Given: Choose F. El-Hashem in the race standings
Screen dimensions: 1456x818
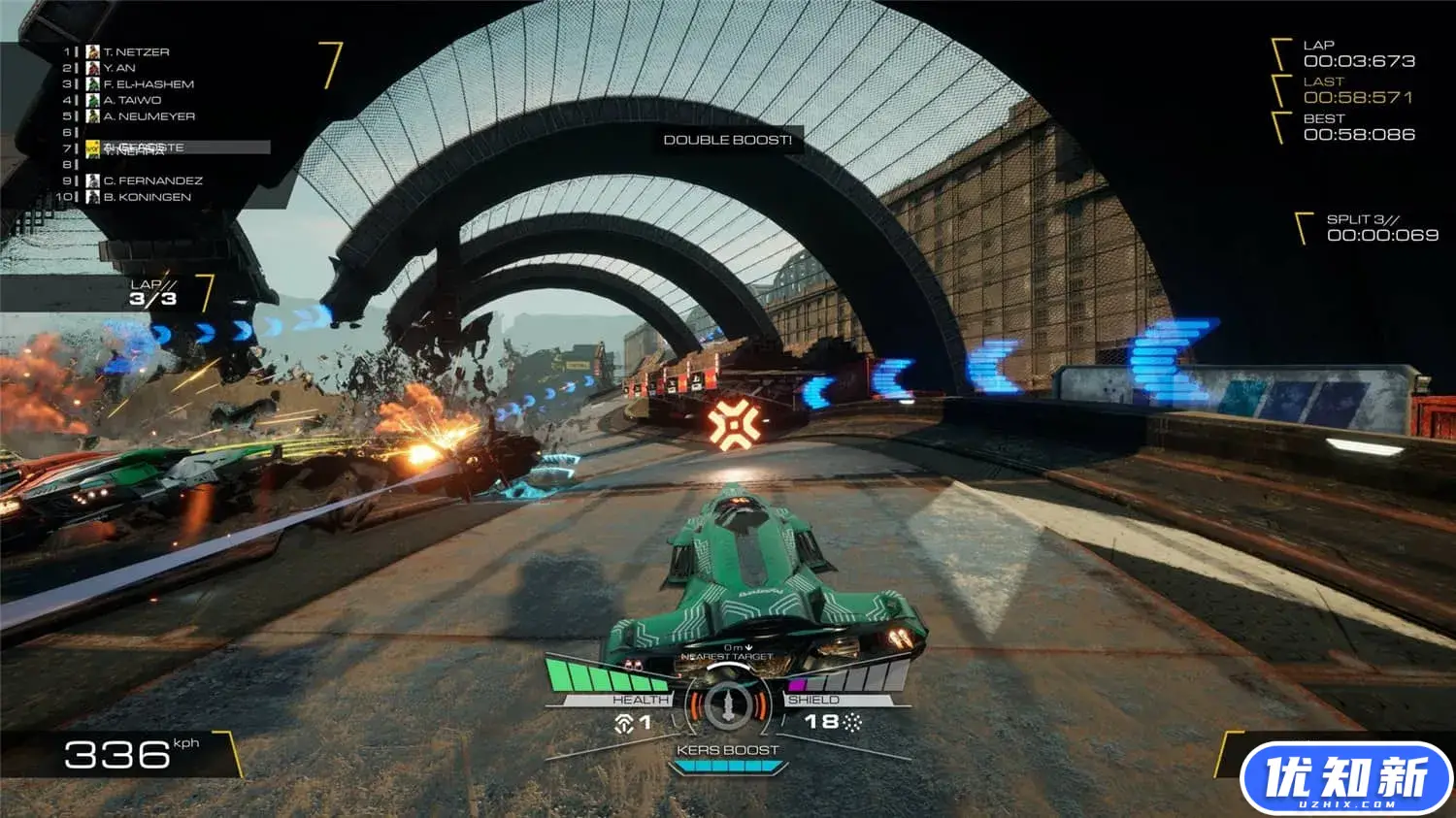Looking at the screenshot, I should tap(148, 84).
